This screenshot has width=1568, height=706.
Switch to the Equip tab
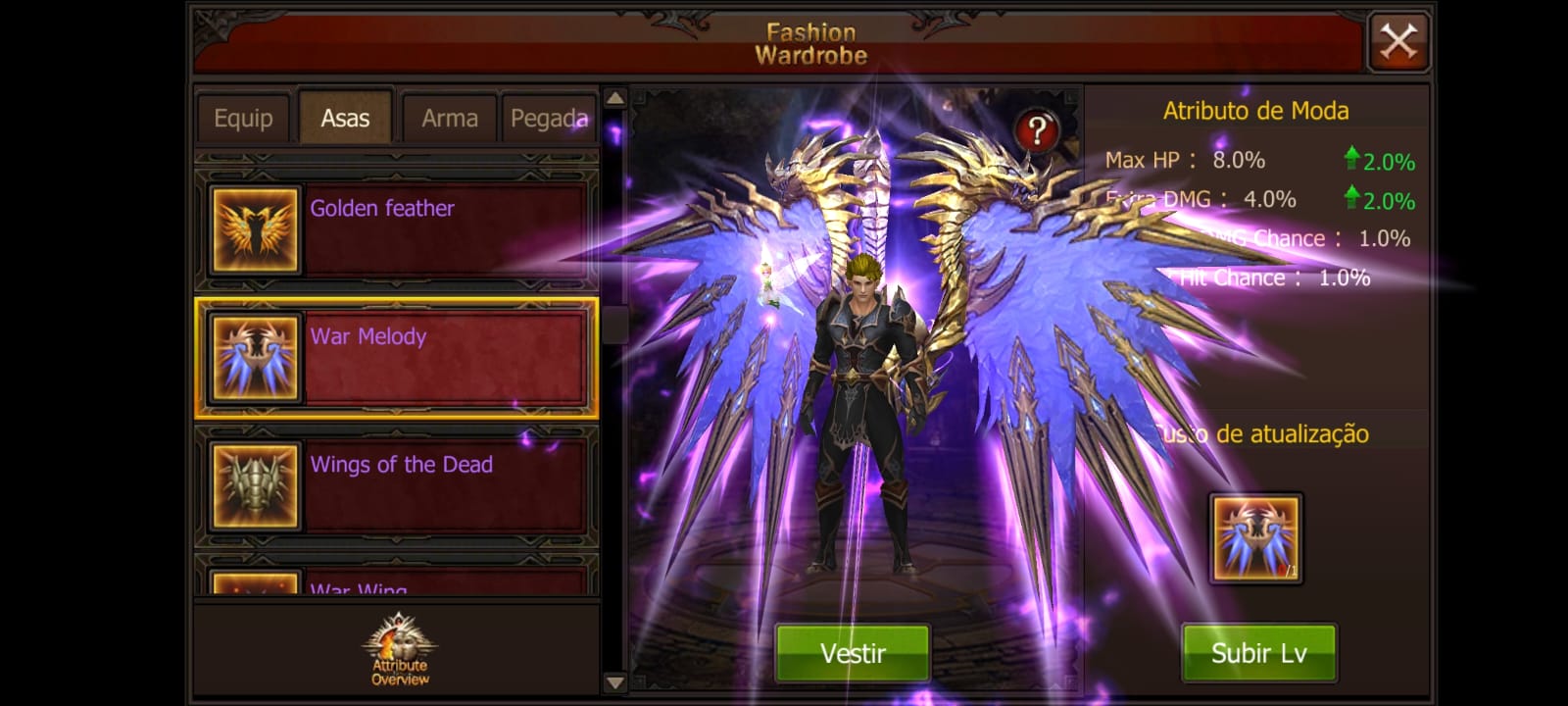click(x=243, y=119)
